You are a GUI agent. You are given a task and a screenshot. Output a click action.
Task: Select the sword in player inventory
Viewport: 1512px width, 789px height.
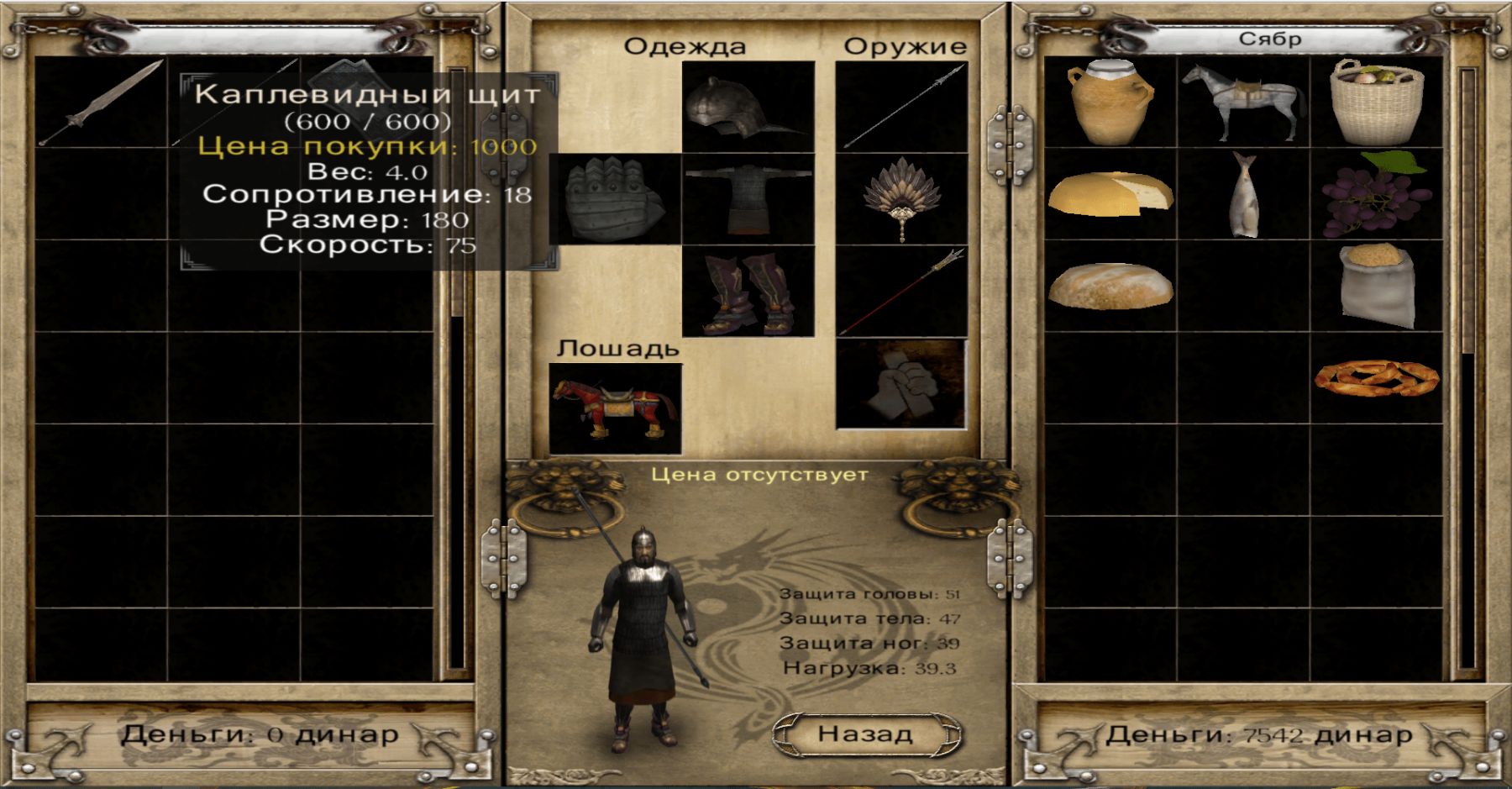[101, 103]
